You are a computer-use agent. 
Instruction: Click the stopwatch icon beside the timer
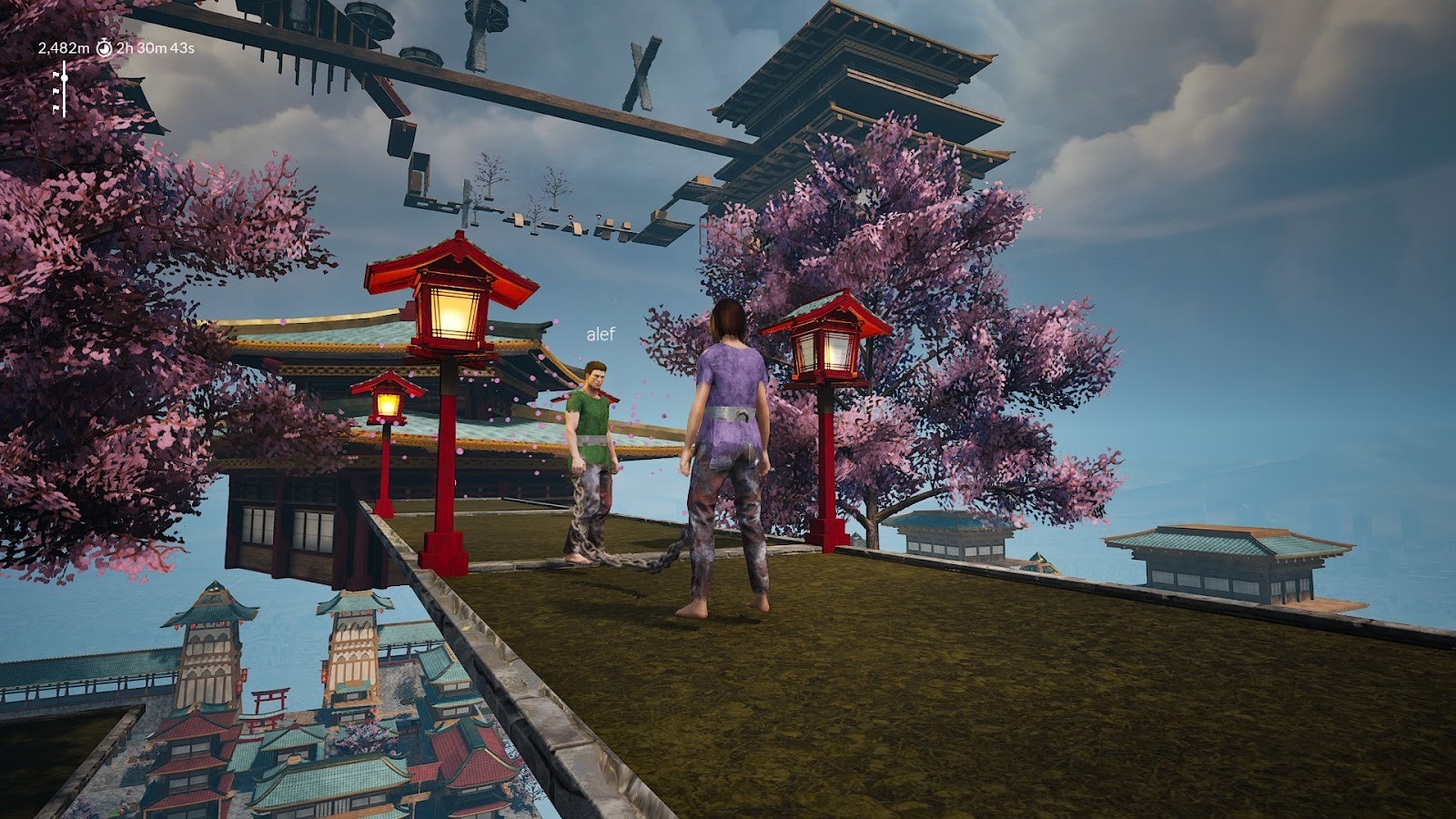tap(104, 47)
